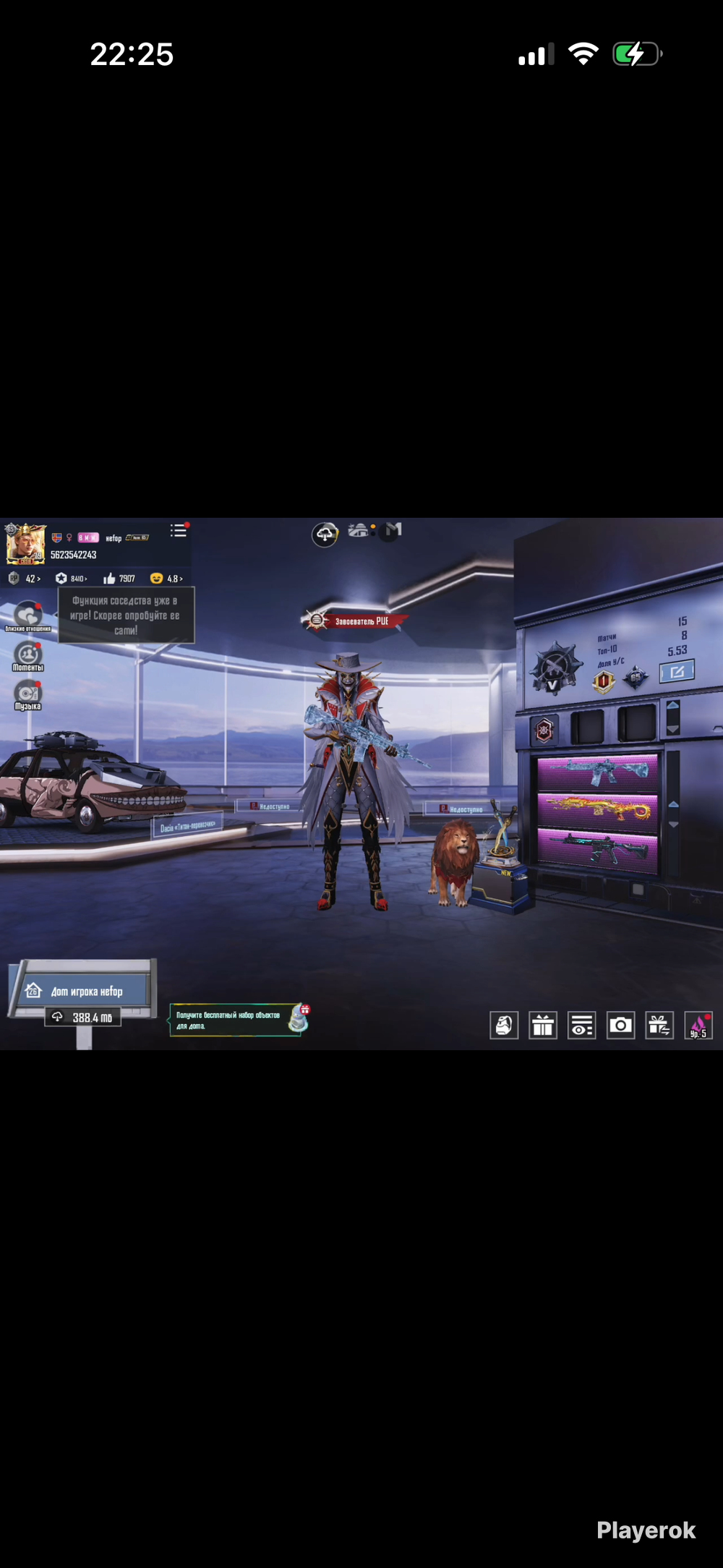Screen dimensions: 723x1568
Task: Take a photo with camera button
Action: (620, 1025)
